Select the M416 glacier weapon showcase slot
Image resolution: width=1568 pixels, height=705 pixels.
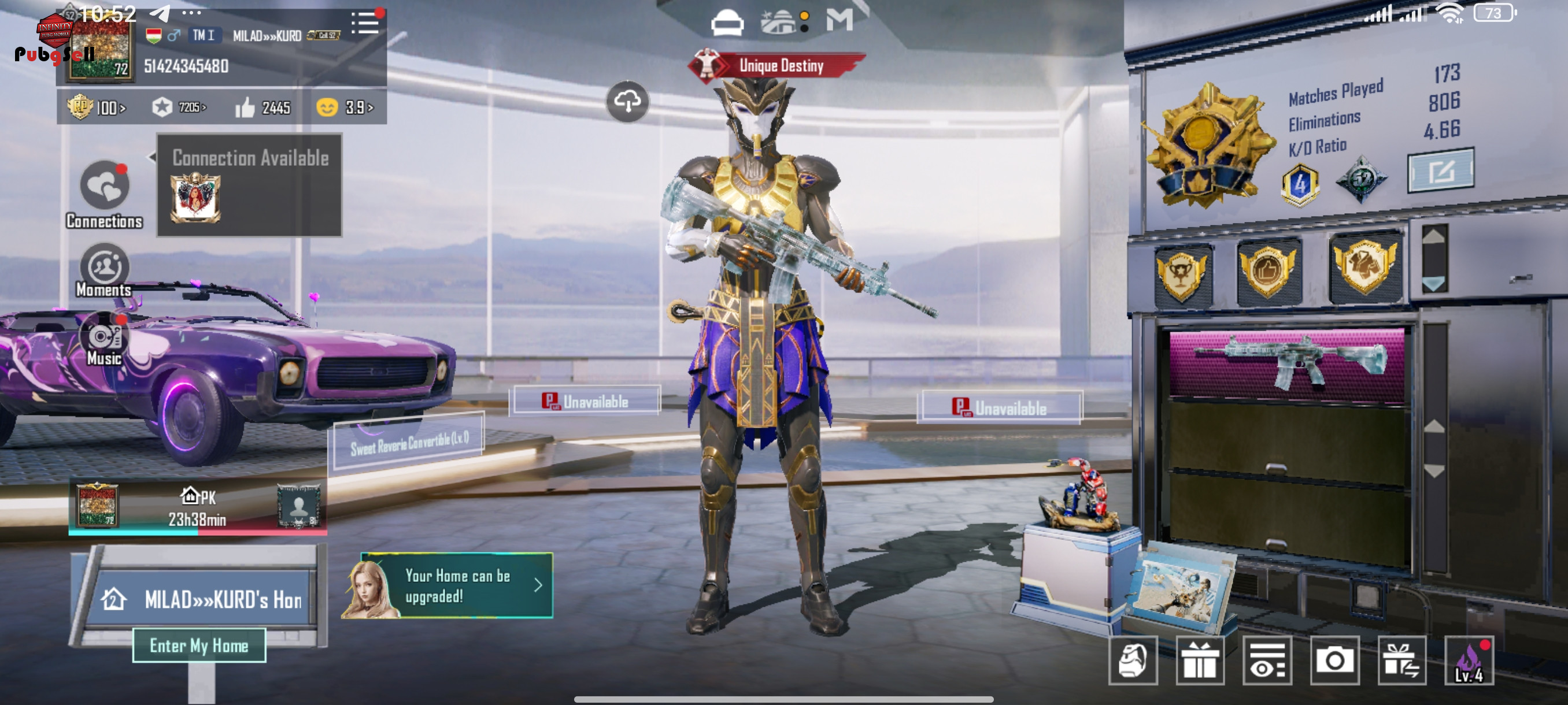[1287, 363]
